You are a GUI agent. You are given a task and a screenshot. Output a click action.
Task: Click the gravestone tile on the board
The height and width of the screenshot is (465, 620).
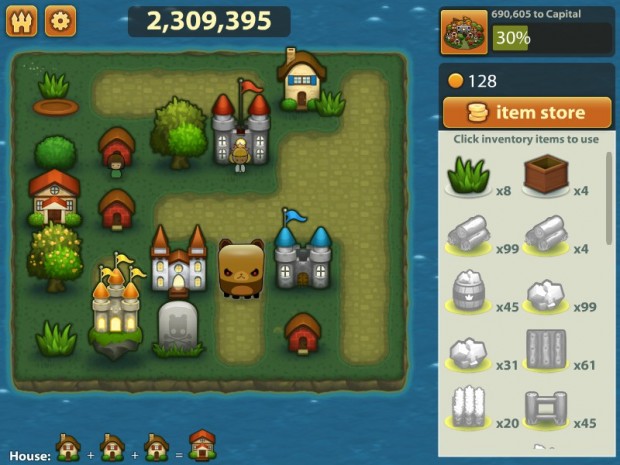[x=178, y=327]
